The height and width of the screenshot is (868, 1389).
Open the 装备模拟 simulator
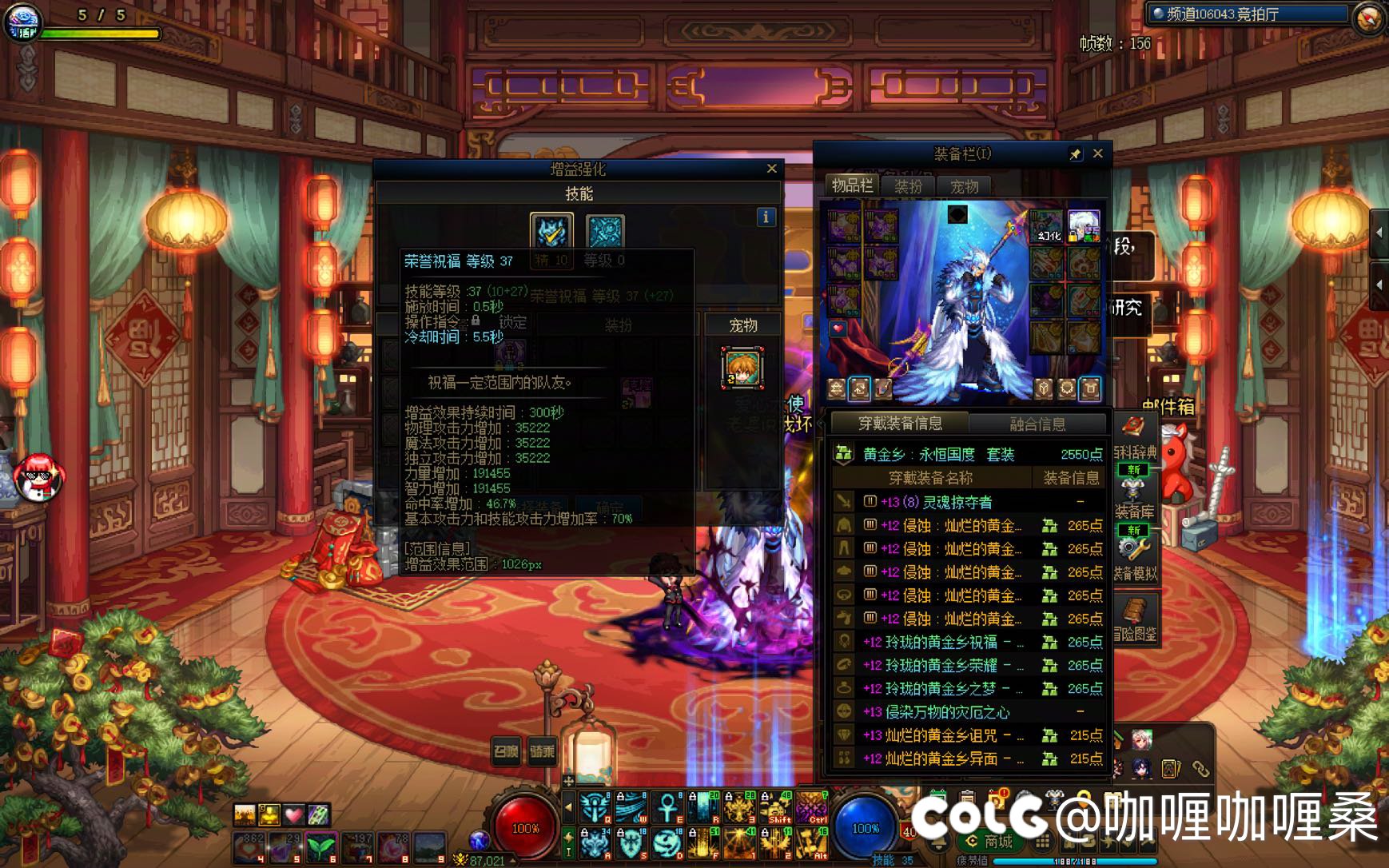(x=1134, y=559)
